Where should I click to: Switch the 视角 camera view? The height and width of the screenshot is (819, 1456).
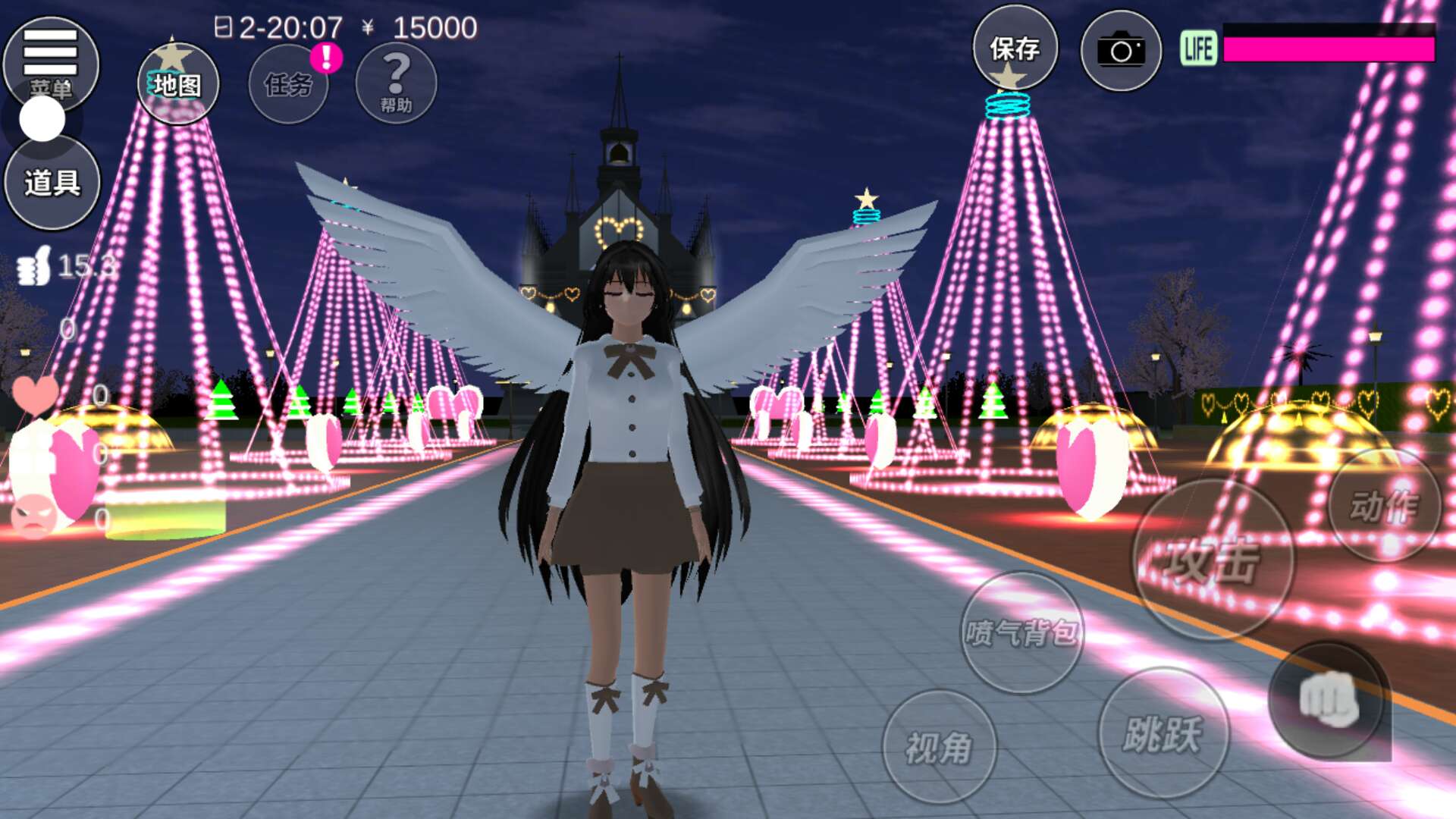pos(939,747)
